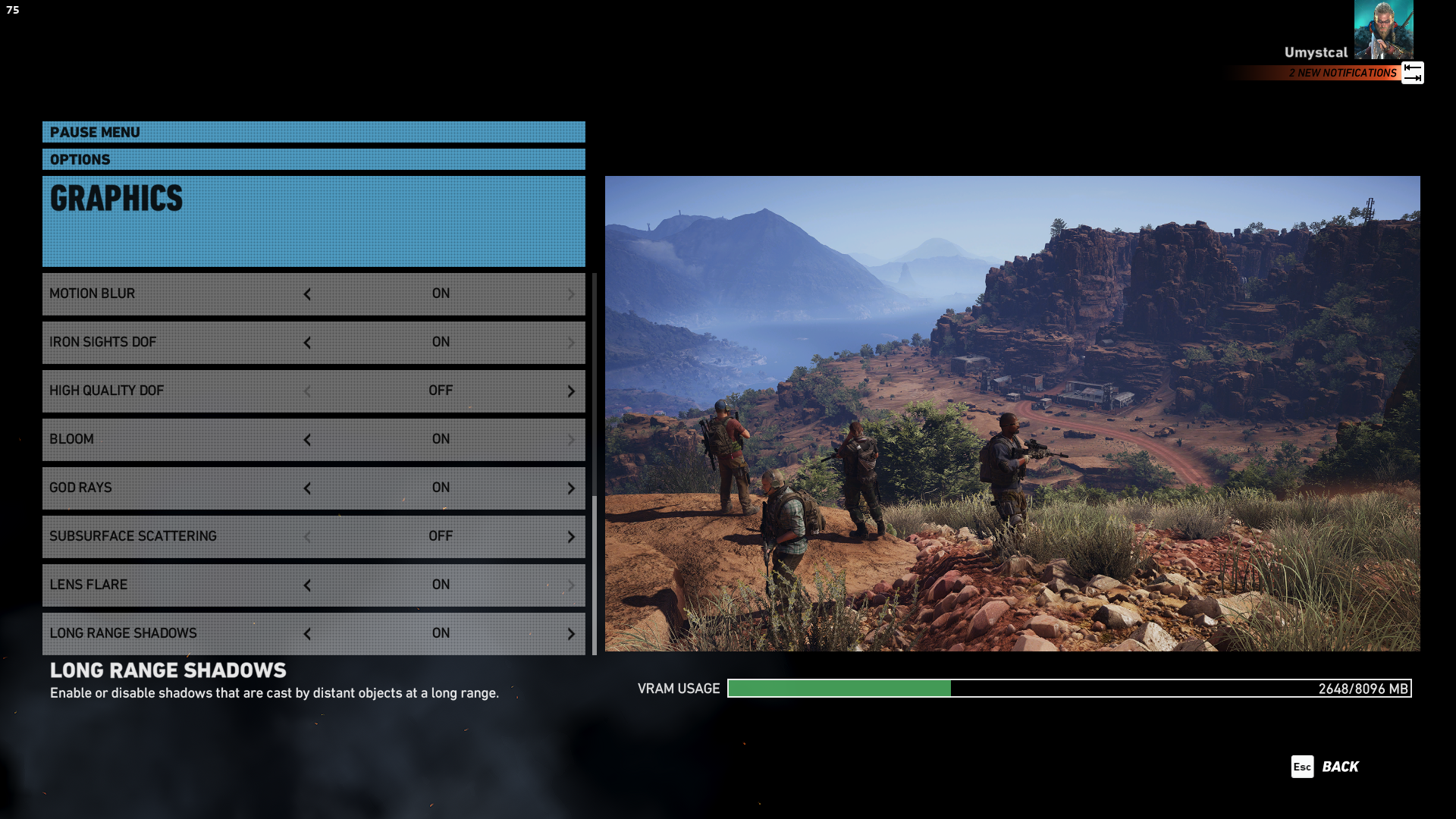The height and width of the screenshot is (819, 1456).
Task: Enable Subsurface Scattering with right arrow
Action: pyautogui.click(x=571, y=537)
